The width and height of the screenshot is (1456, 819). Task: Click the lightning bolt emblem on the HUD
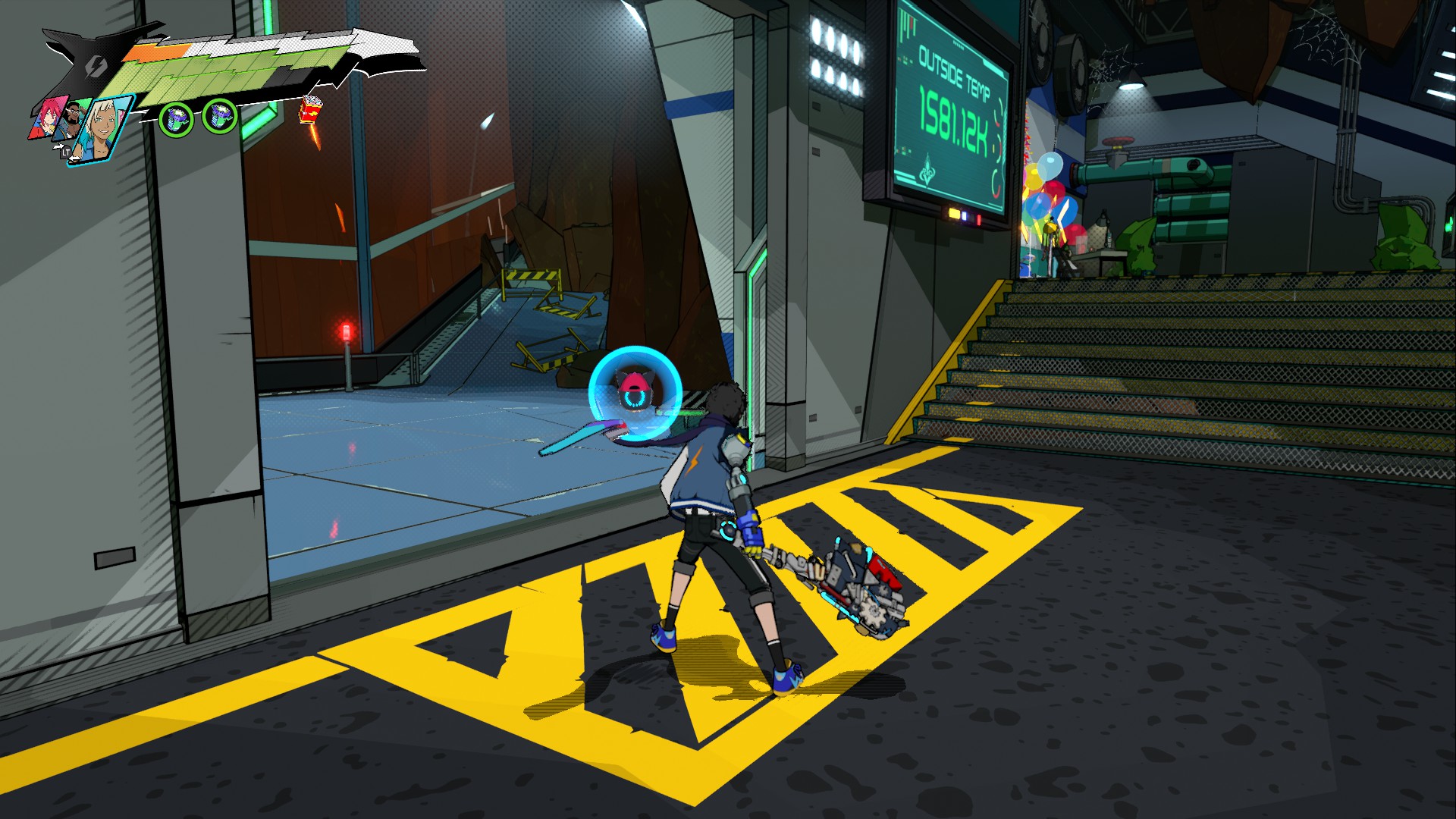pyautogui.click(x=96, y=66)
